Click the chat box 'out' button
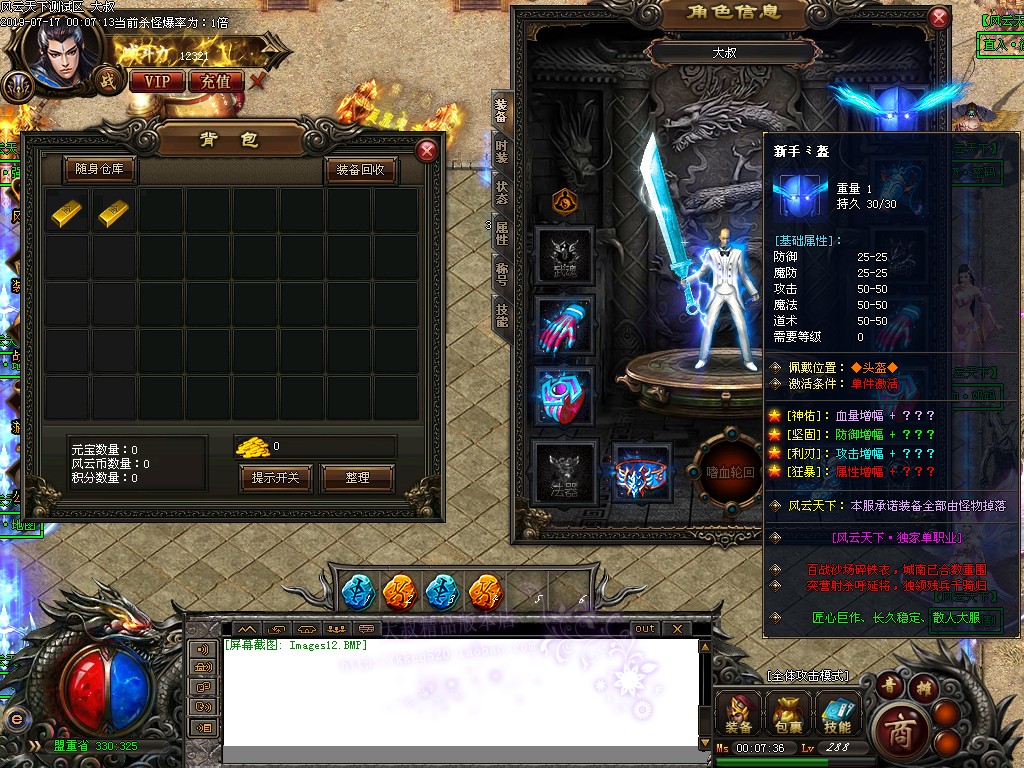Viewport: 1024px width, 768px height. point(645,628)
